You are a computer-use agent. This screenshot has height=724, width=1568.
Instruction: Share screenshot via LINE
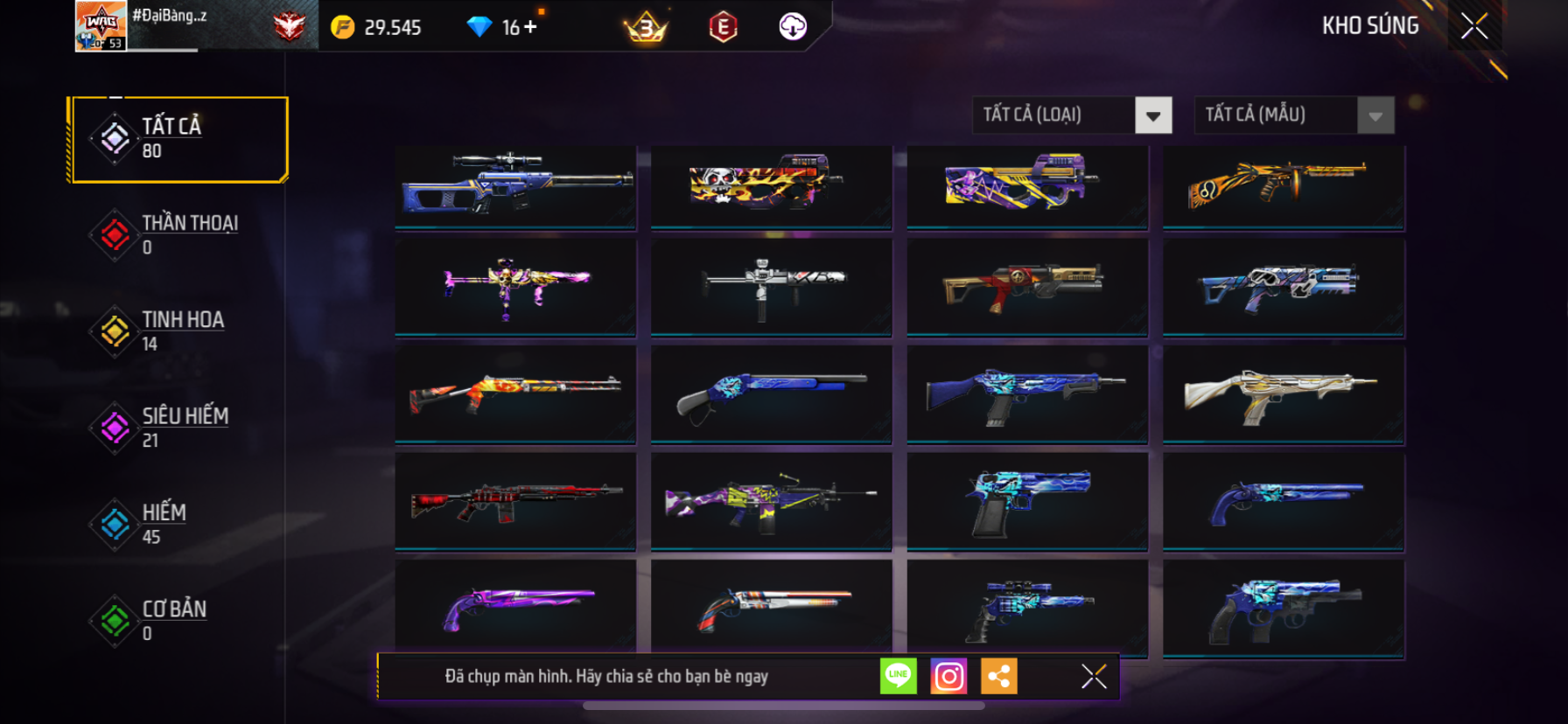click(x=898, y=676)
